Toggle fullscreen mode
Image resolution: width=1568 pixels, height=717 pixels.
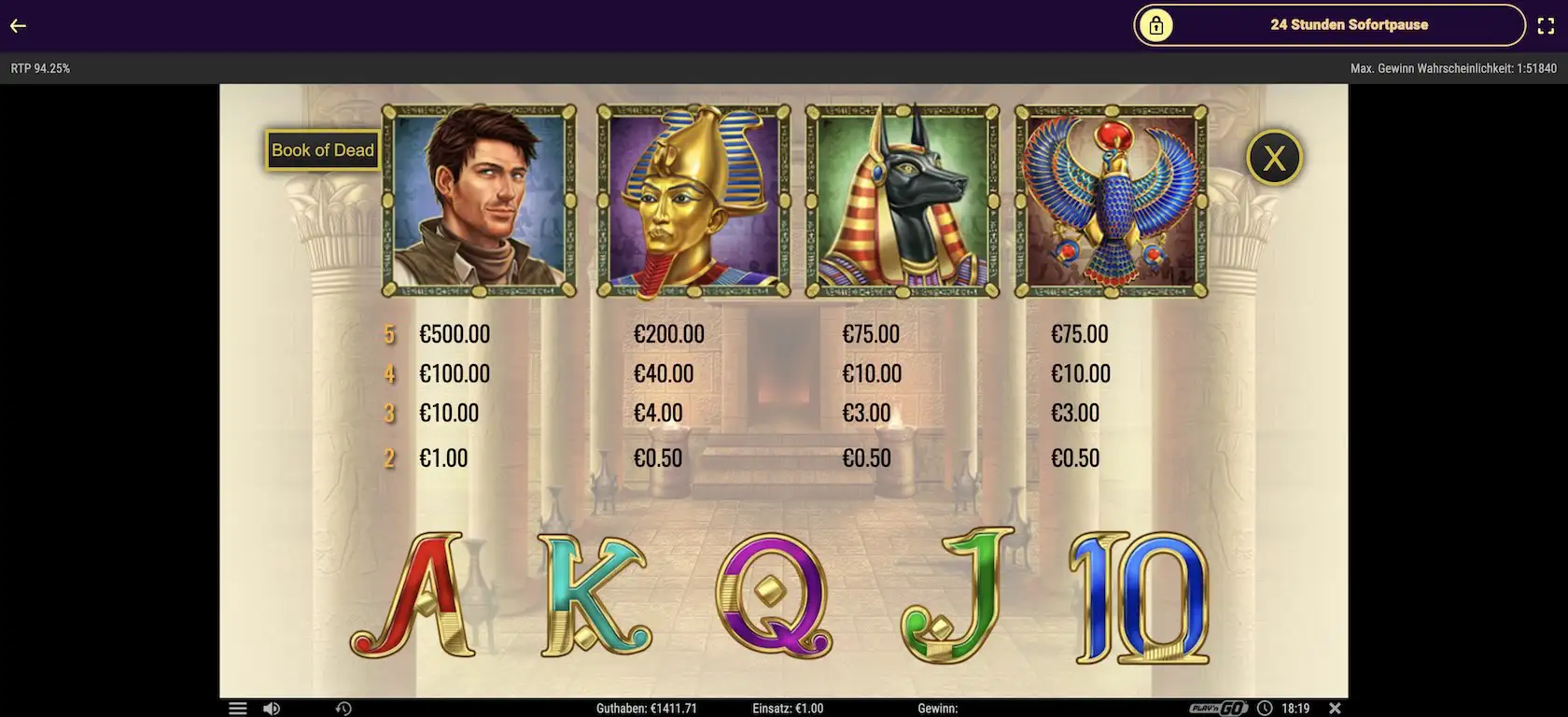[1545, 26]
